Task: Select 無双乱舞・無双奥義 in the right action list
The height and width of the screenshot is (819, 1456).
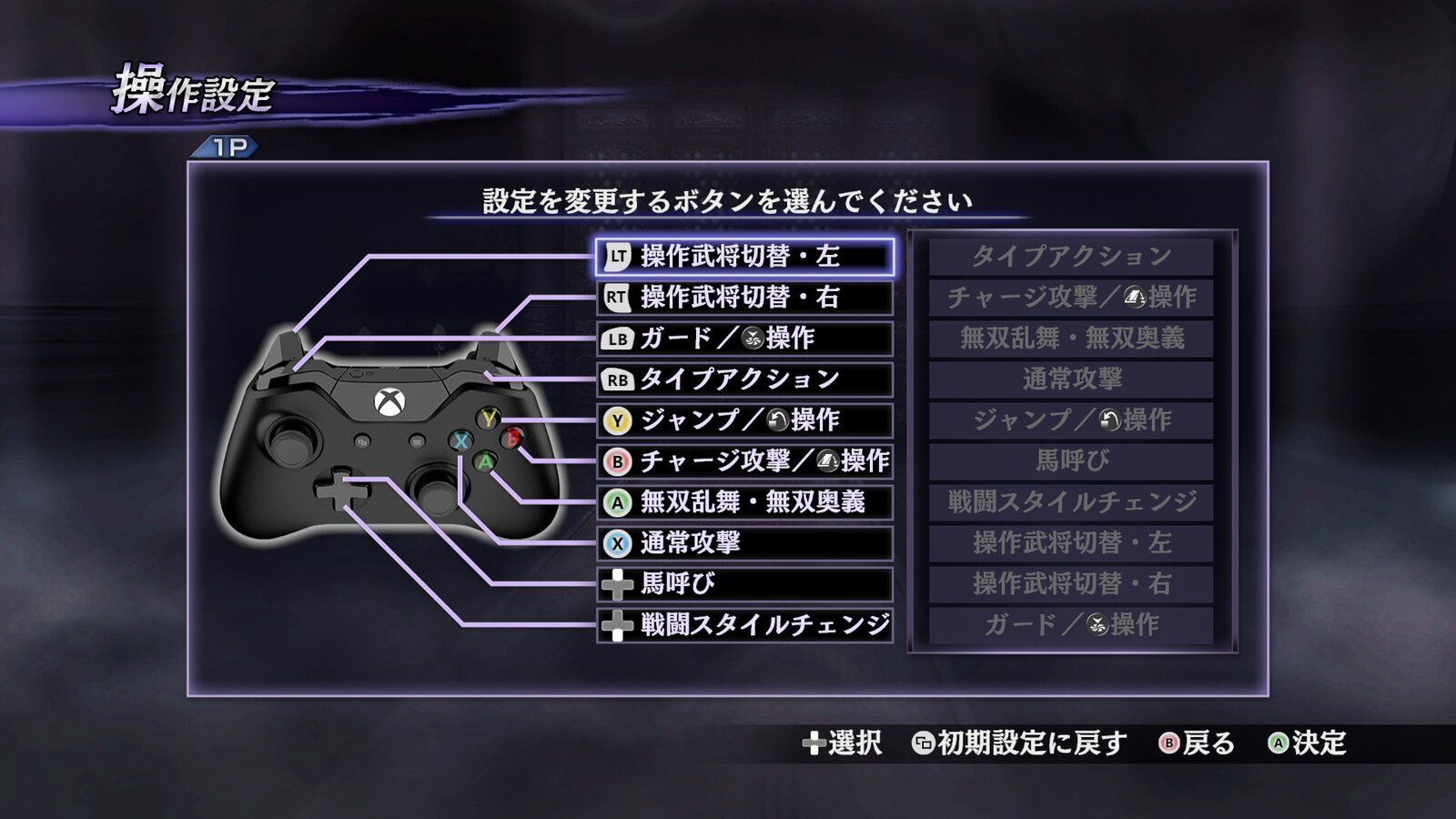Action: (x=1069, y=339)
